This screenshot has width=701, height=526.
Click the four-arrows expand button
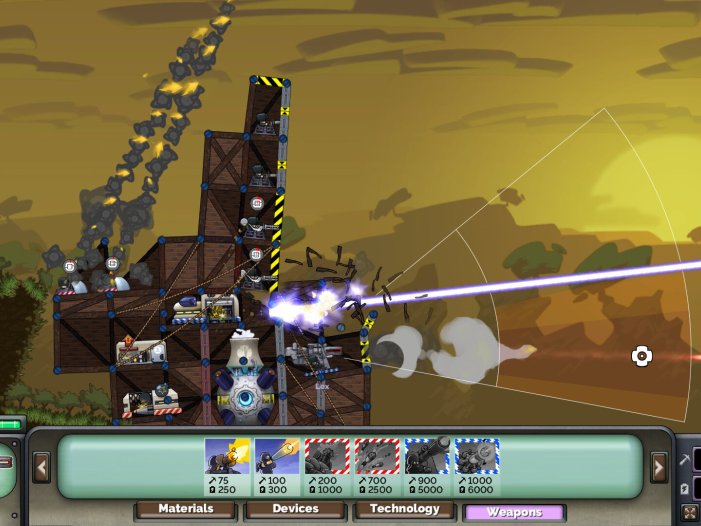pyautogui.click(x=690, y=514)
